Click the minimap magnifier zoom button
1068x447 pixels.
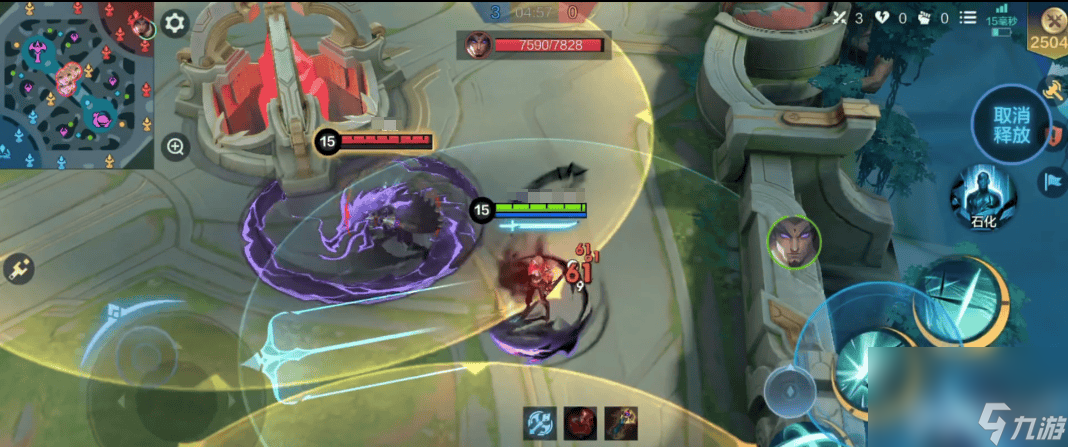tap(176, 148)
